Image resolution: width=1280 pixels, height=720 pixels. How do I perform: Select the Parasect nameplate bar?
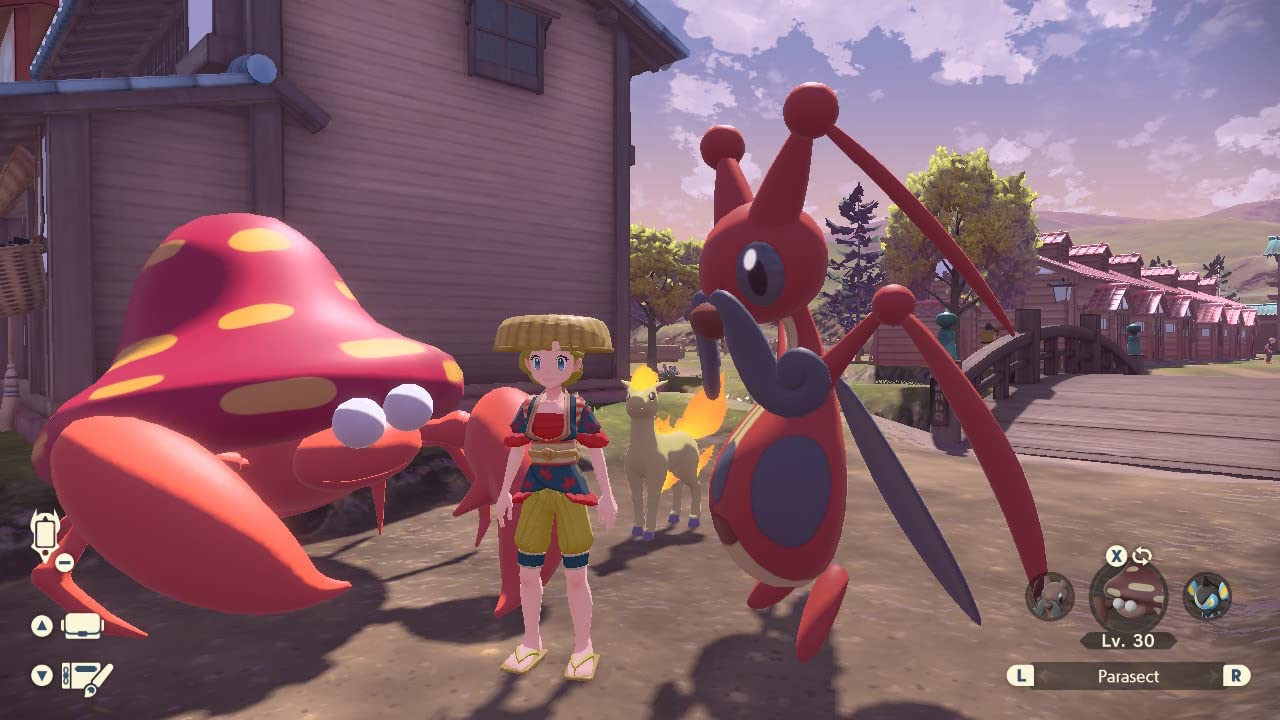coord(1128,676)
